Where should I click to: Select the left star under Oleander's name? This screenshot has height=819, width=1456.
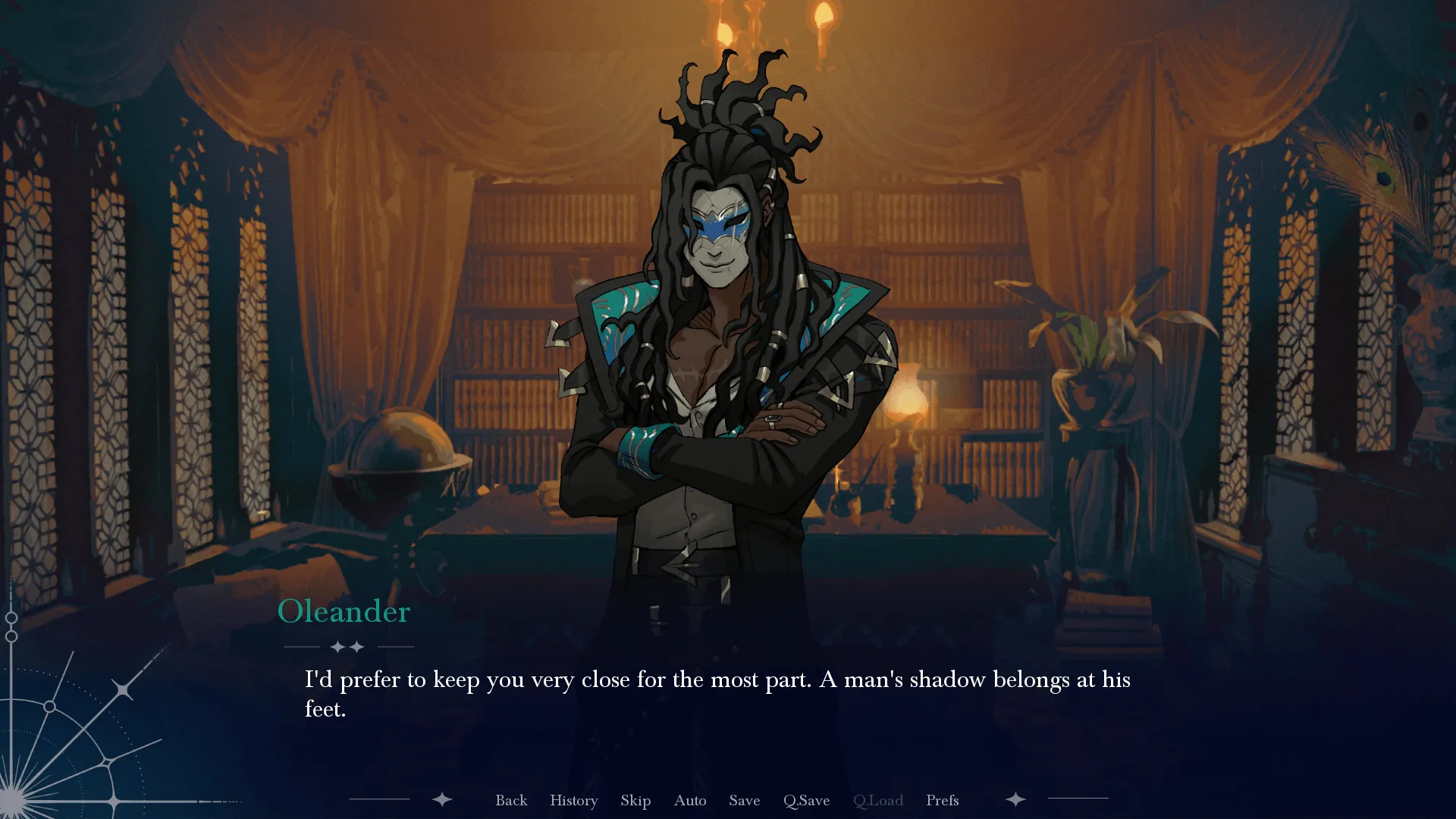pyautogui.click(x=336, y=648)
